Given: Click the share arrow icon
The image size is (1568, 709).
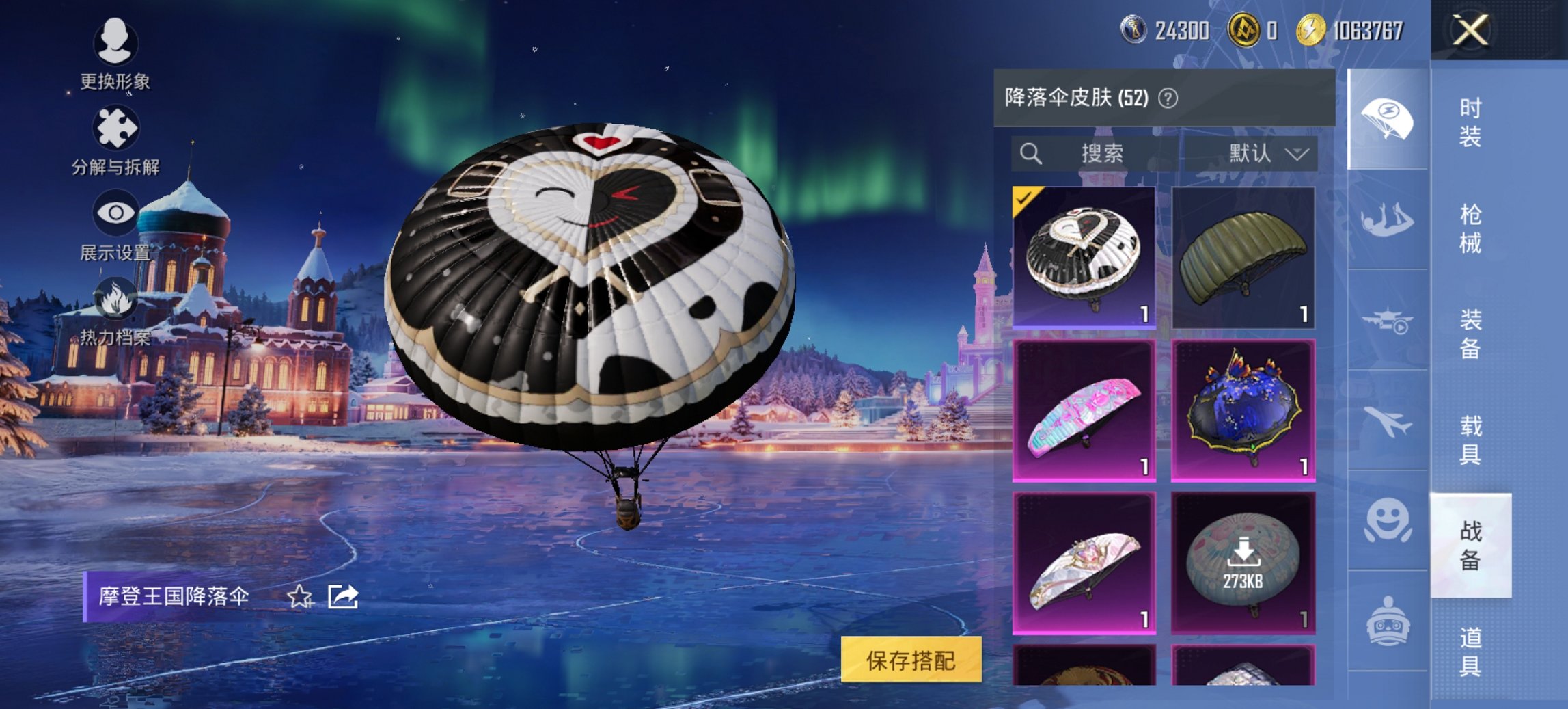Looking at the screenshot, I should pos(344,597).
